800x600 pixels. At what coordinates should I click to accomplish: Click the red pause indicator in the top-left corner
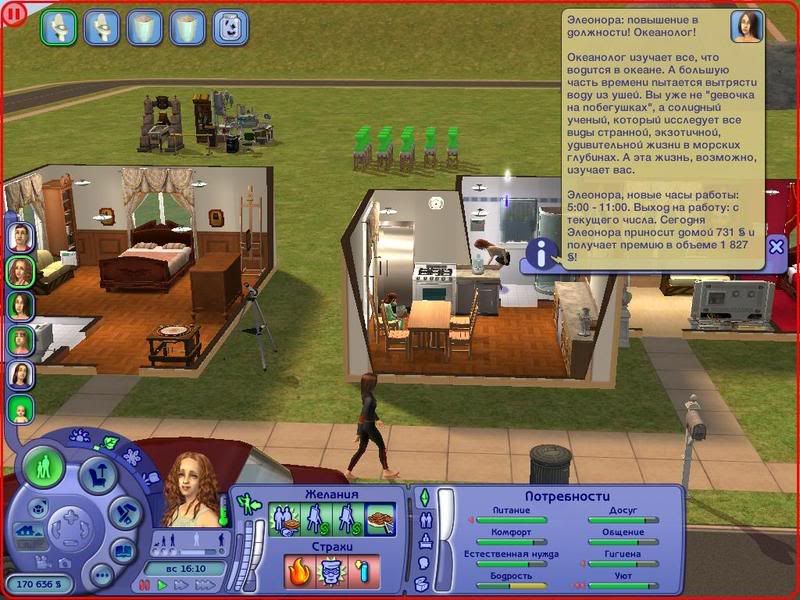coord(13,14)
